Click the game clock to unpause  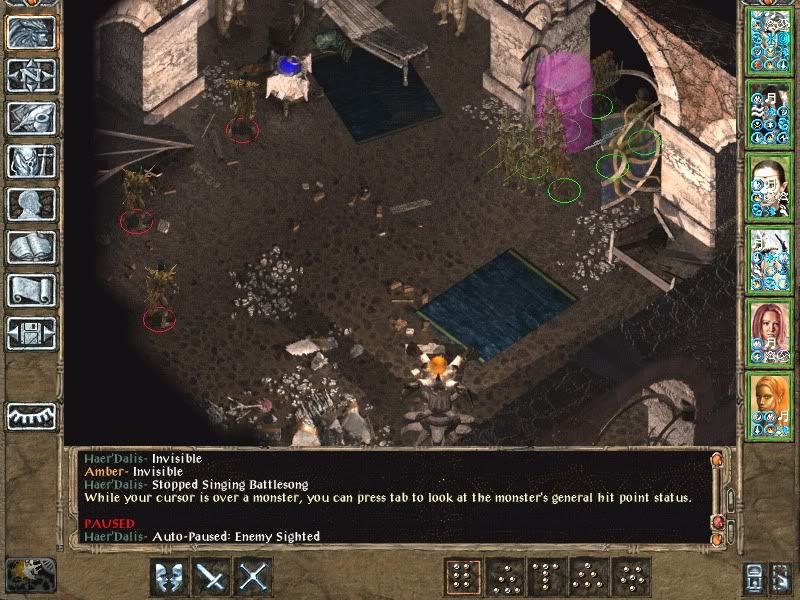28,575
